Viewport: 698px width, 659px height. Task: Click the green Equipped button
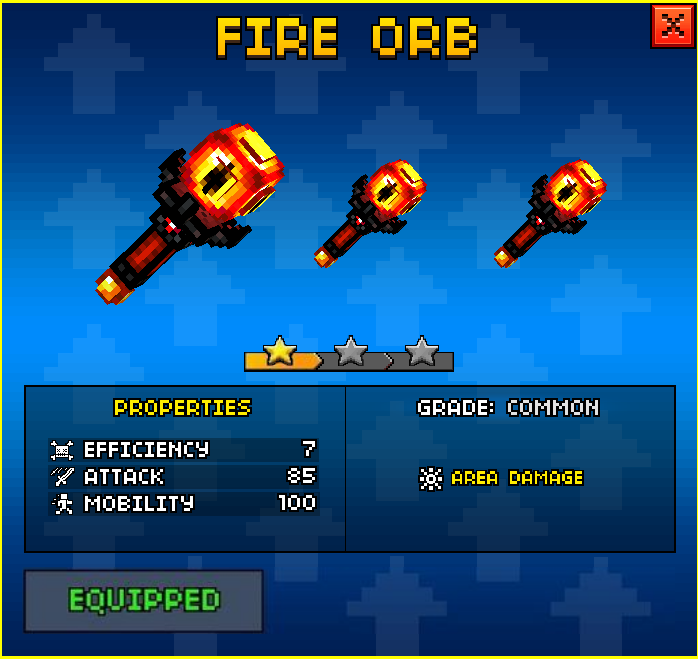coord(144,601)
